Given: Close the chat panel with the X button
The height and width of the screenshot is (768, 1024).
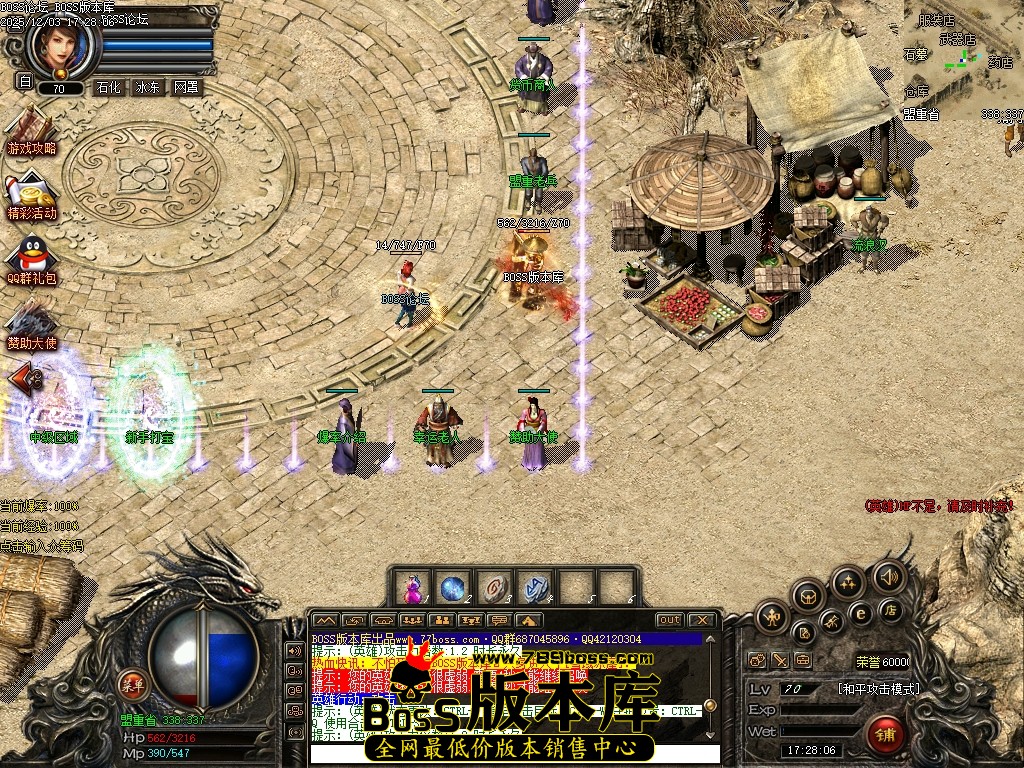Looking at the screenshot, I should pyautogui.click(x=702, y=620).
